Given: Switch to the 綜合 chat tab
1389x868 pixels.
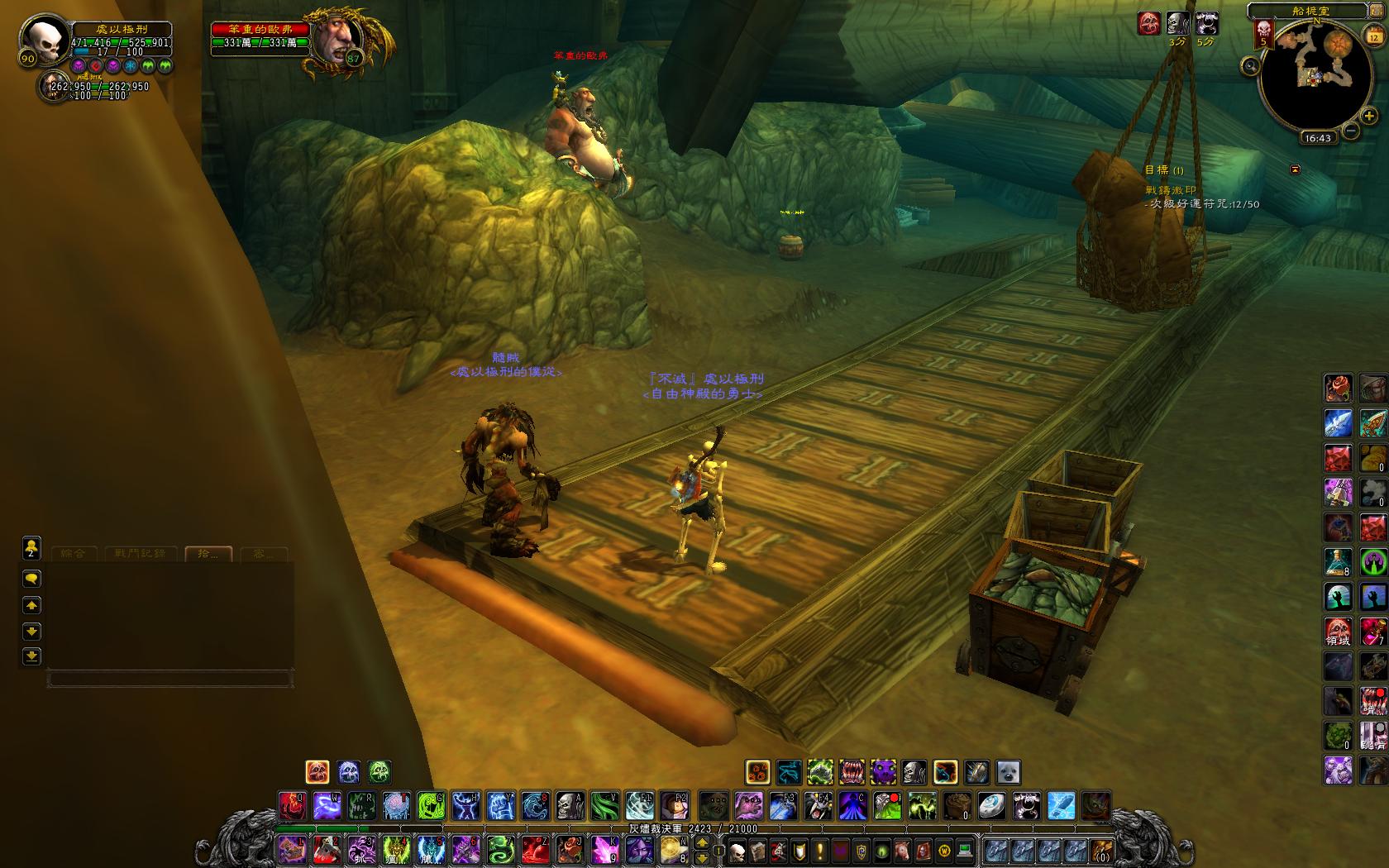Looking at the screenshot, I should coord(74,554).
